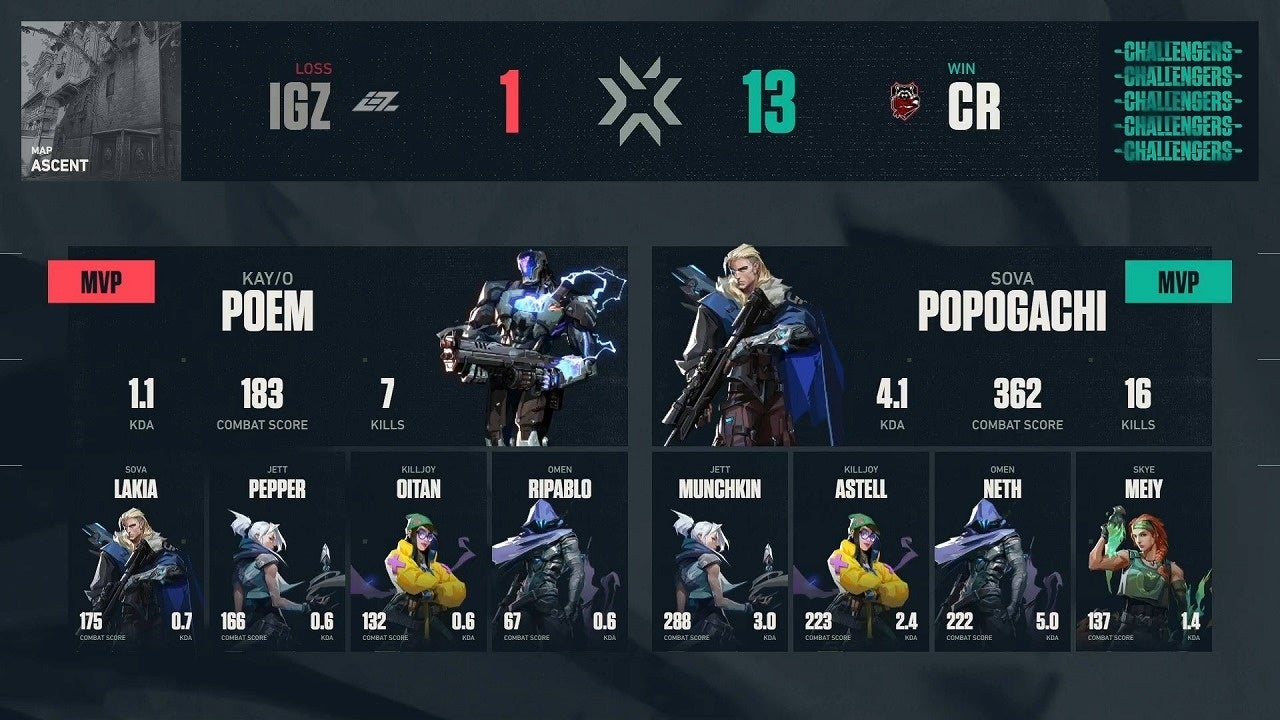Open ASTELL's Killjoy player card
Viewport: 1280px width, 720px height.
(861, 552)
